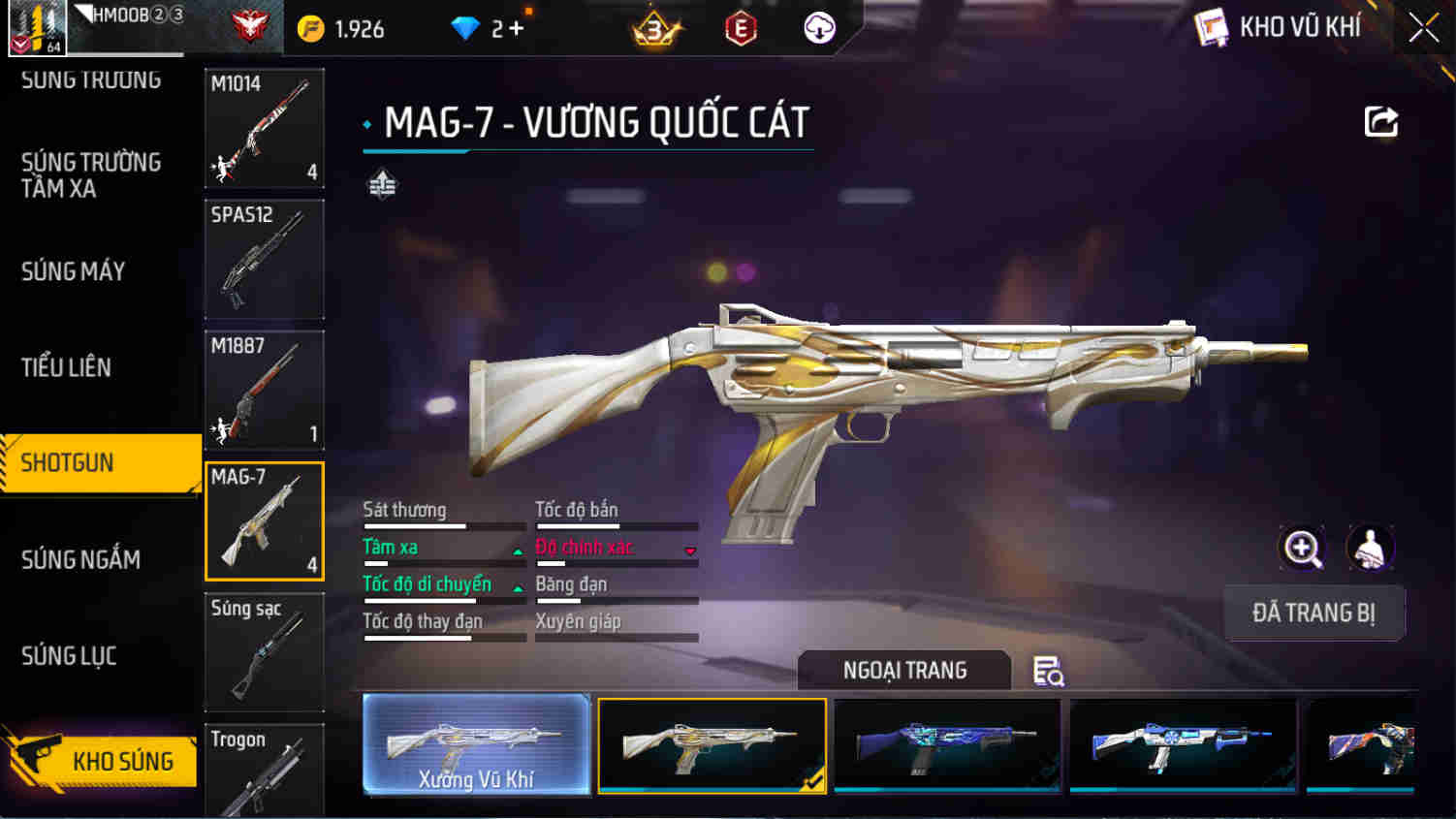Open the NGOẠI TRANG tab
This screenshot has height=819, width=1456.
click(902, 670)
